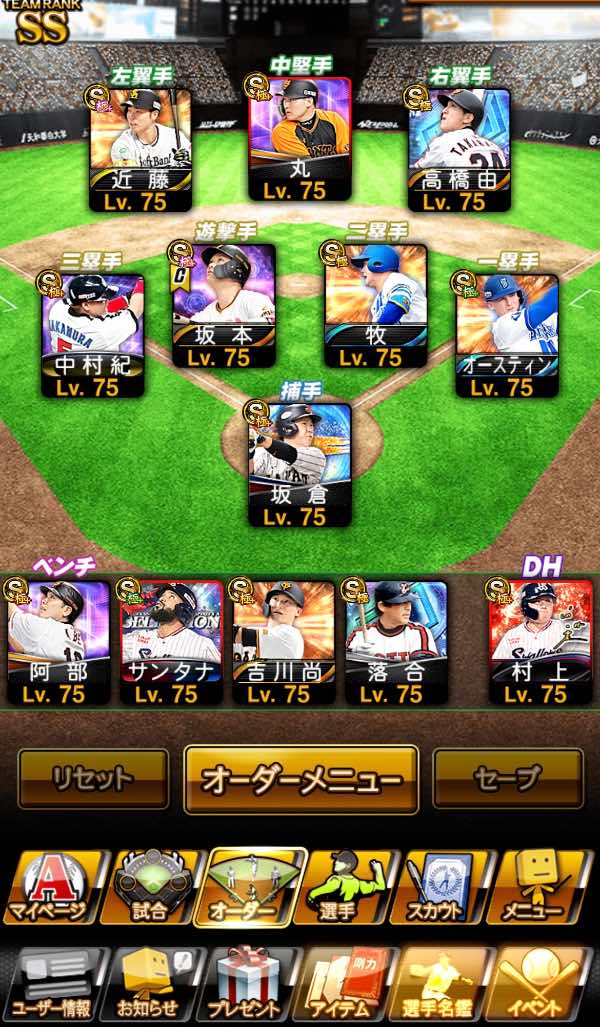
Task: Select left fielder 近藤 card
Action: tap(140, 150)
